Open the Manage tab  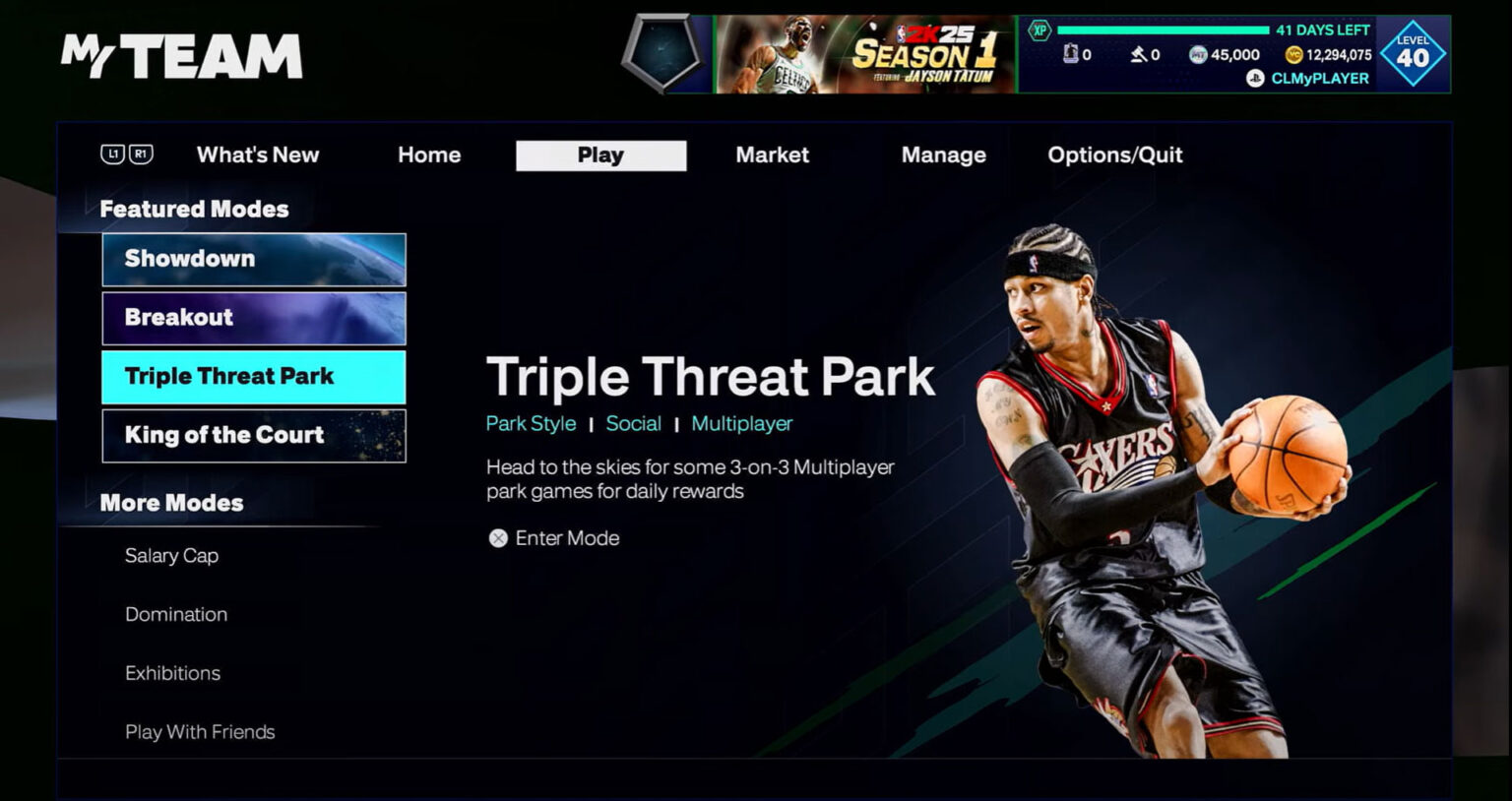(x=943, y=154)
